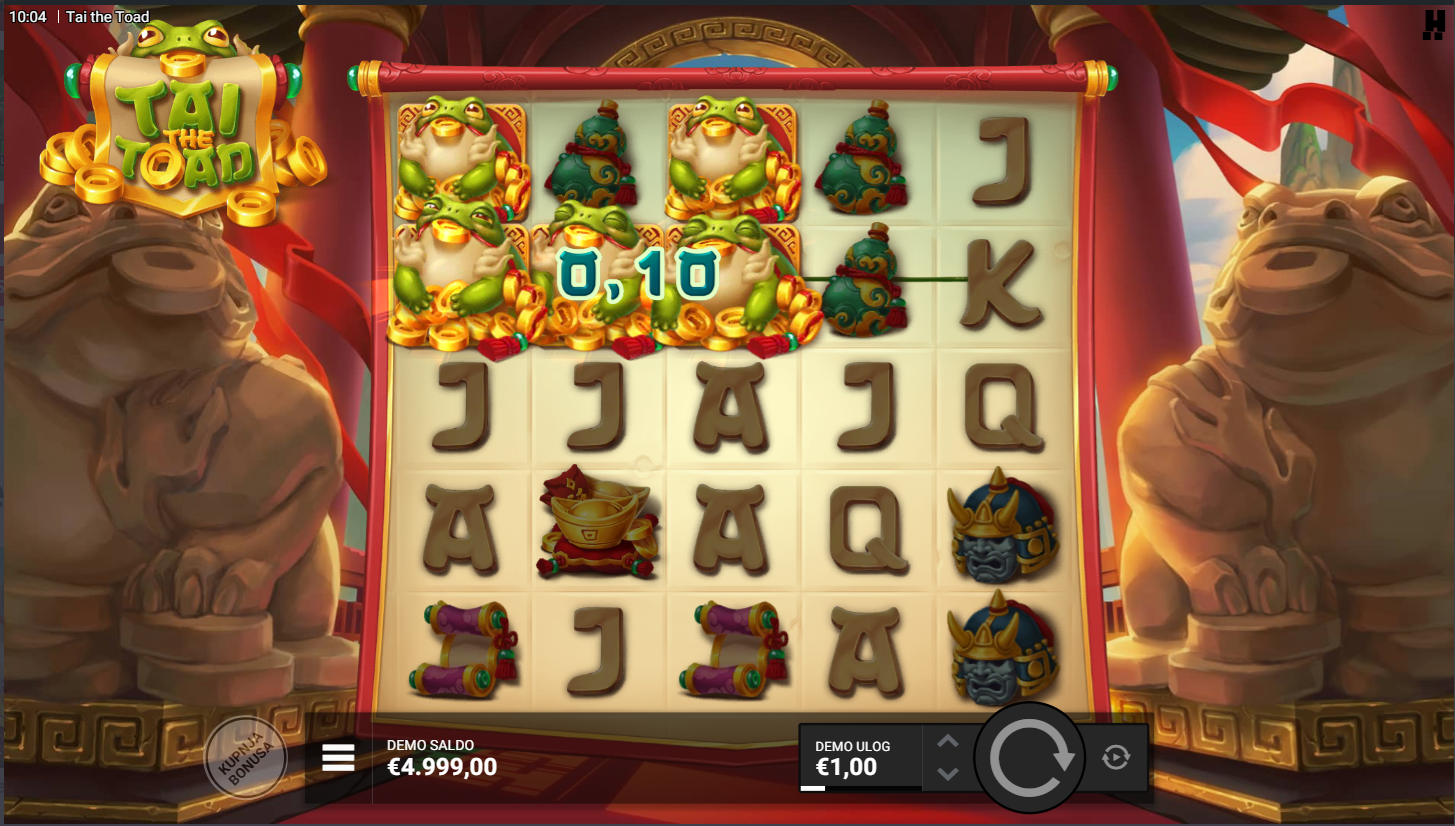Click the Hacksaw logo in the corner
Image resolution: width=1455 pixels, height=826 pixels.
1433,25
